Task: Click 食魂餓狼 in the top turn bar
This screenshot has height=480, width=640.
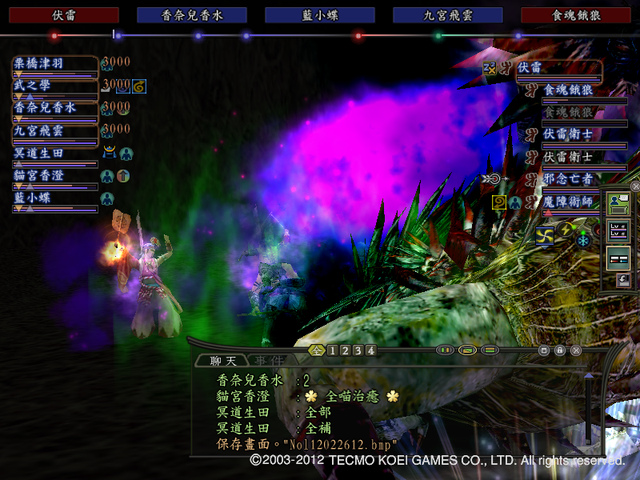Action: [578, 15]
